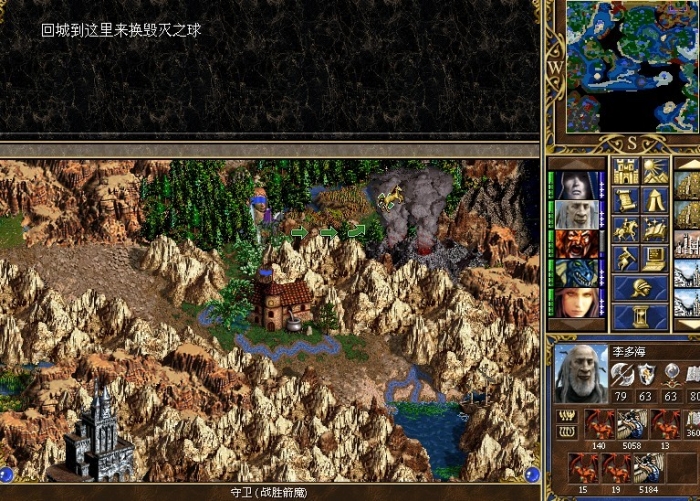Viewport: 700px width, 501px height.
Task: Select Next Hero with the helmet button
Action: (x=640, y=288)
